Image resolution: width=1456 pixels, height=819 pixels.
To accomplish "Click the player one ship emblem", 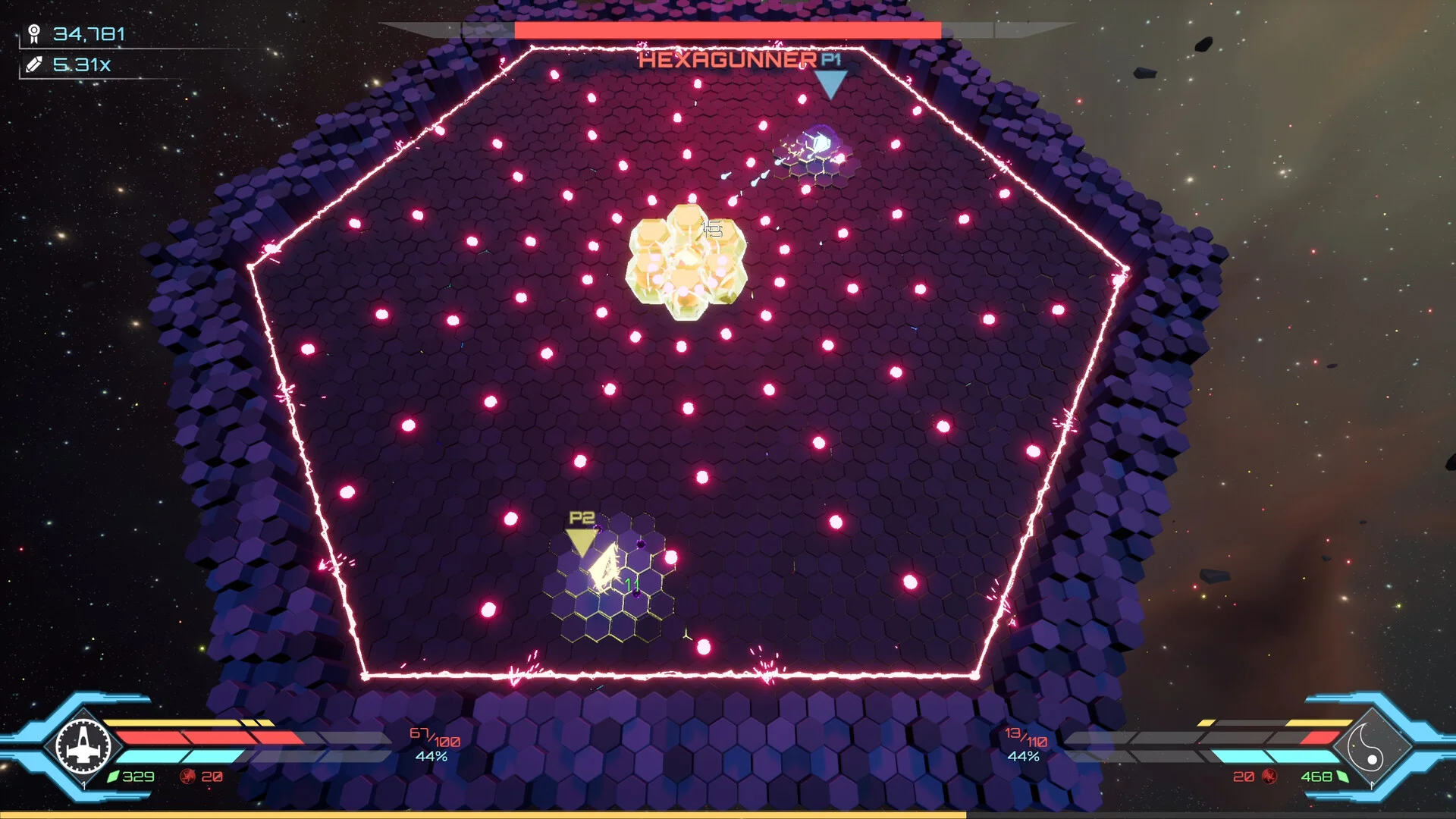I will tap(83, 745).
